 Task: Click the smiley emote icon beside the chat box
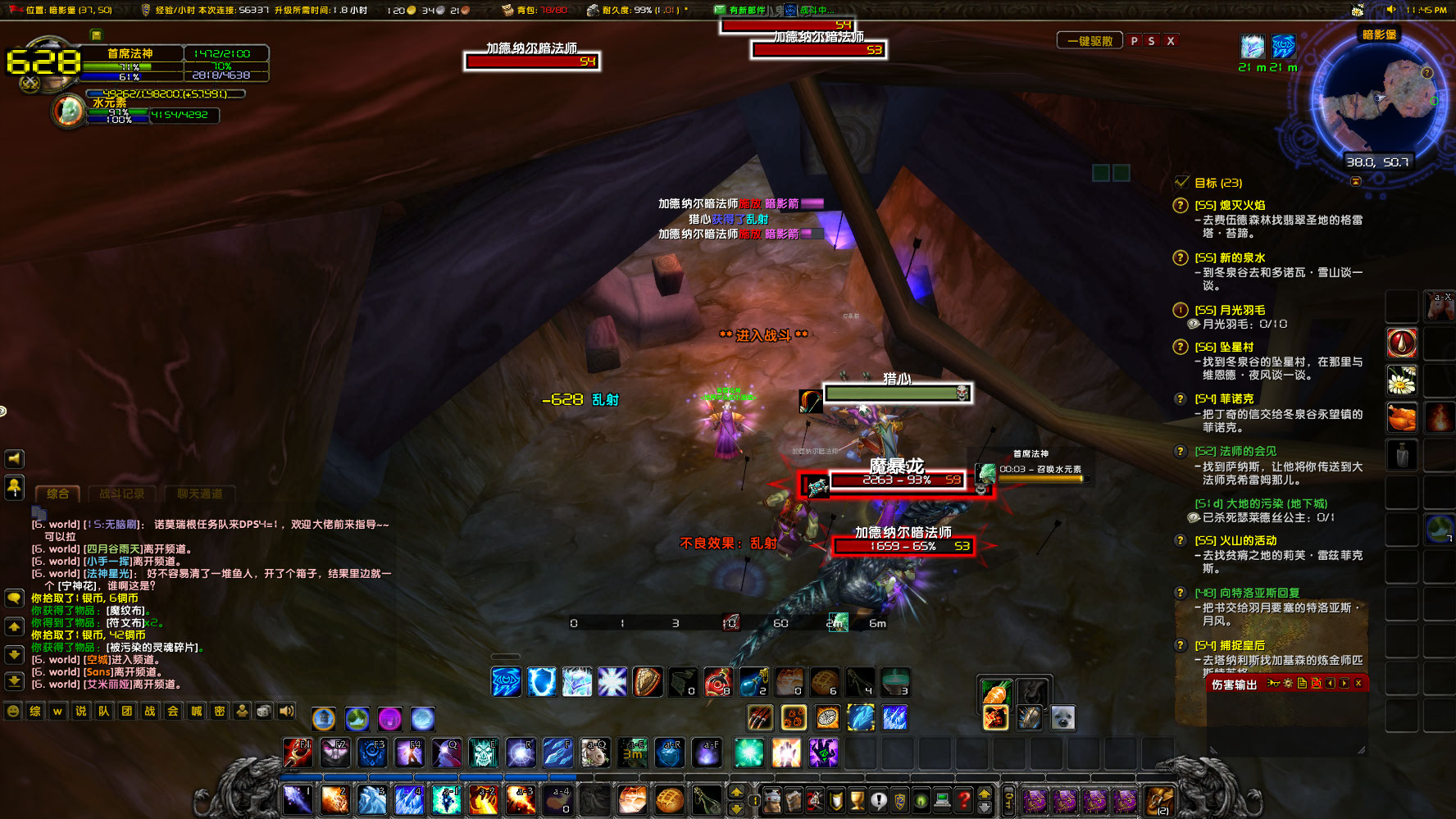(14, 712)
